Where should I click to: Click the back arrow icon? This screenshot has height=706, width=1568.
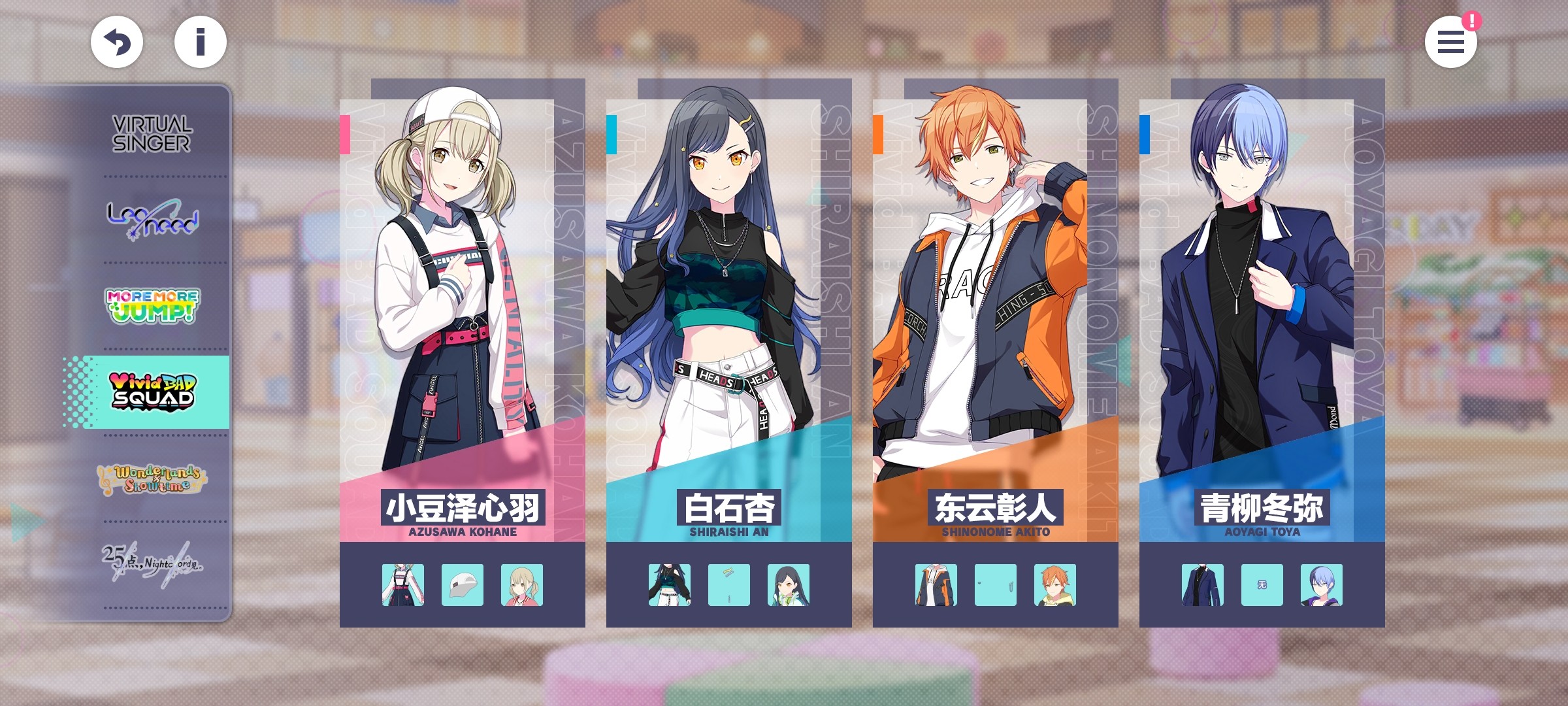click(118, 41)
